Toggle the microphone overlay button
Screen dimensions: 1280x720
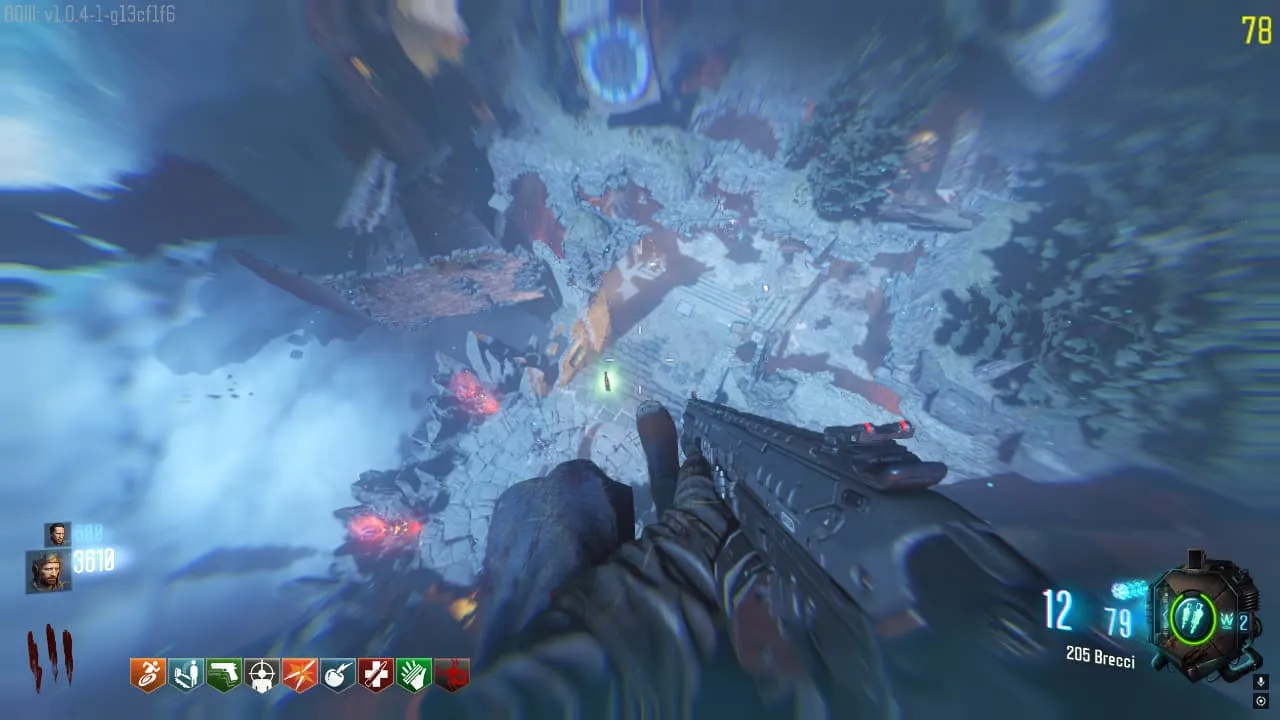(x=1261, y=681)
